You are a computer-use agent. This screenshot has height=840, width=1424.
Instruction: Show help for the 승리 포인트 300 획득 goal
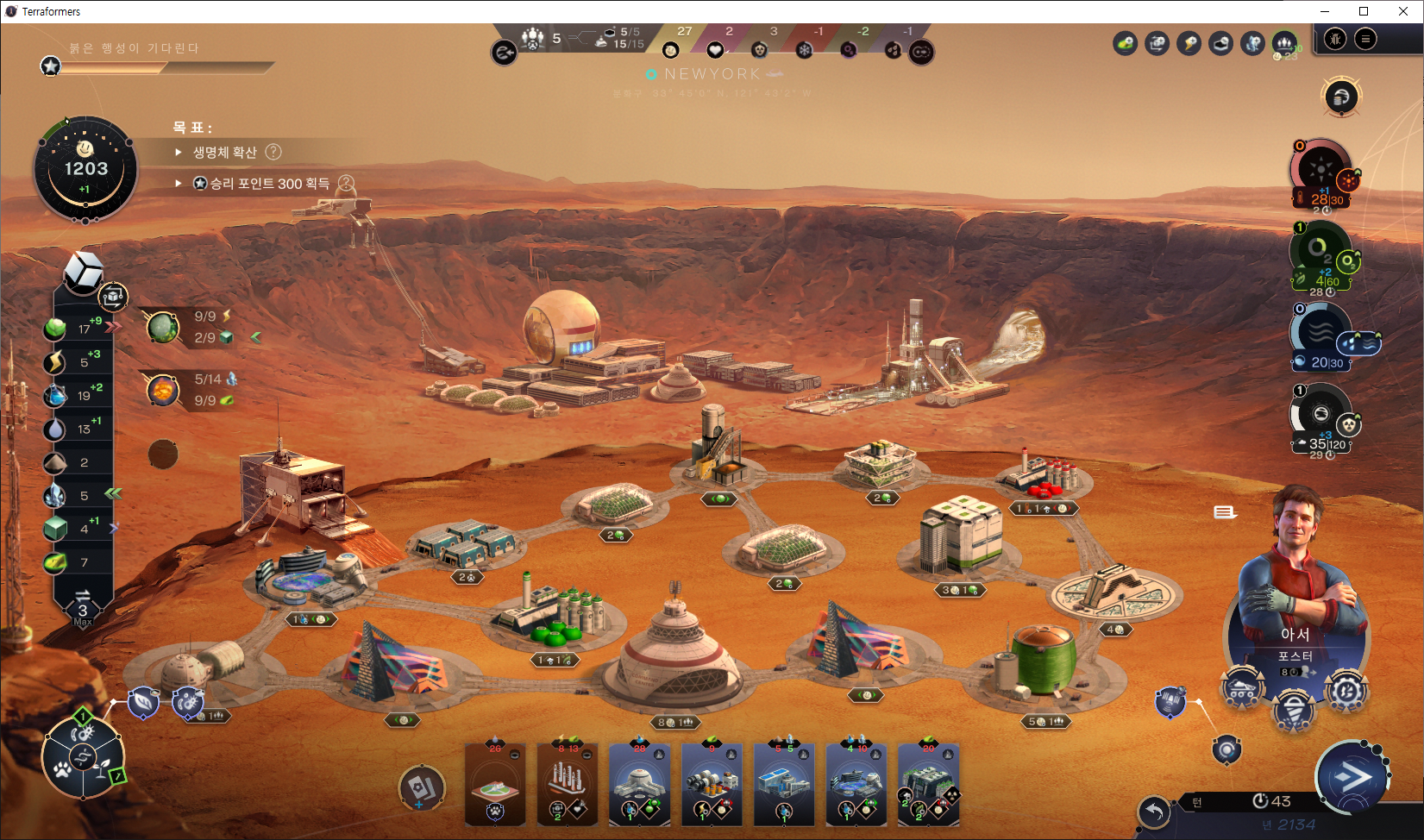pos(346,184)
